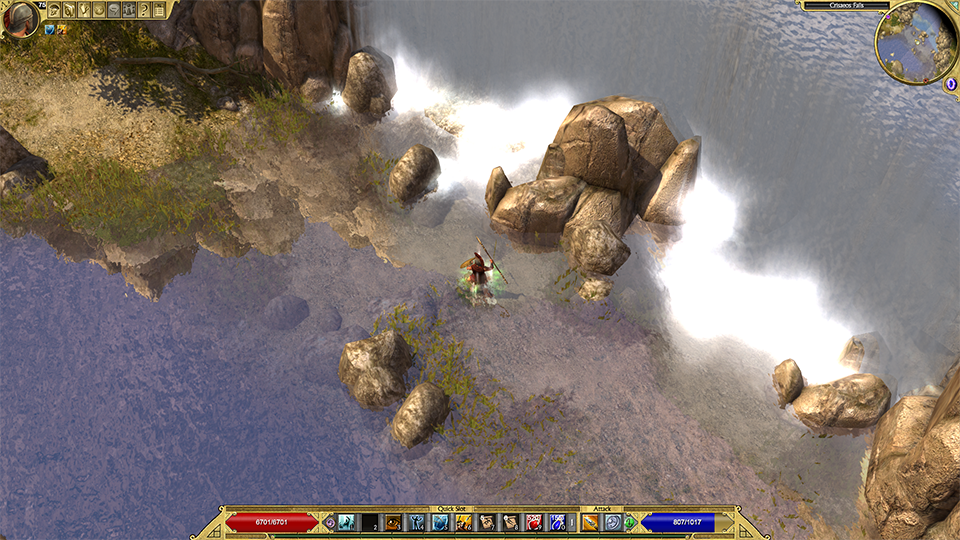Click the purple orb beside health bar
This screenshot has width=960, height=540.
[329, 522]
